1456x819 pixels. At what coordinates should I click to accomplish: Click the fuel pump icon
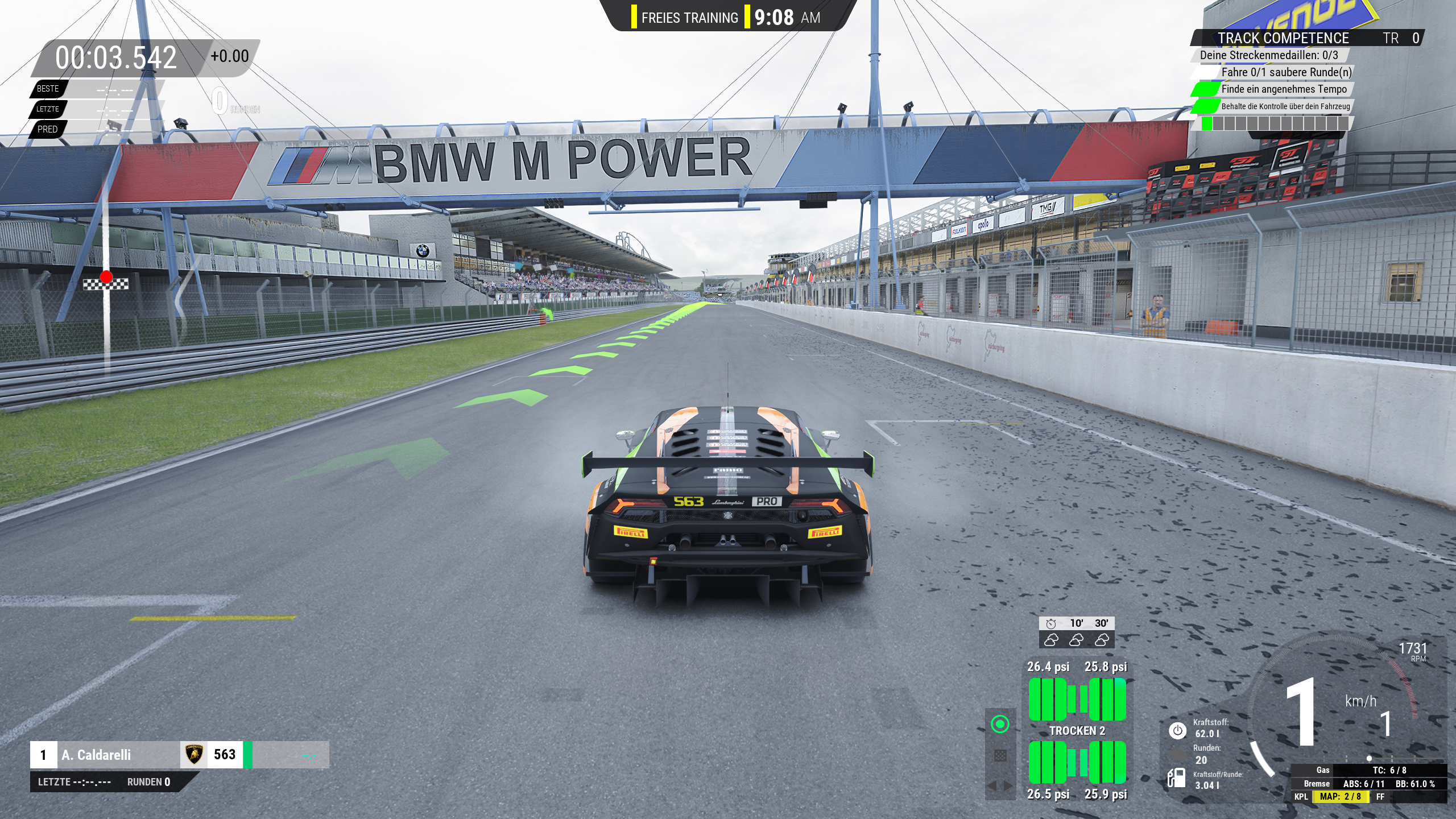click(x=1176, y=778)
